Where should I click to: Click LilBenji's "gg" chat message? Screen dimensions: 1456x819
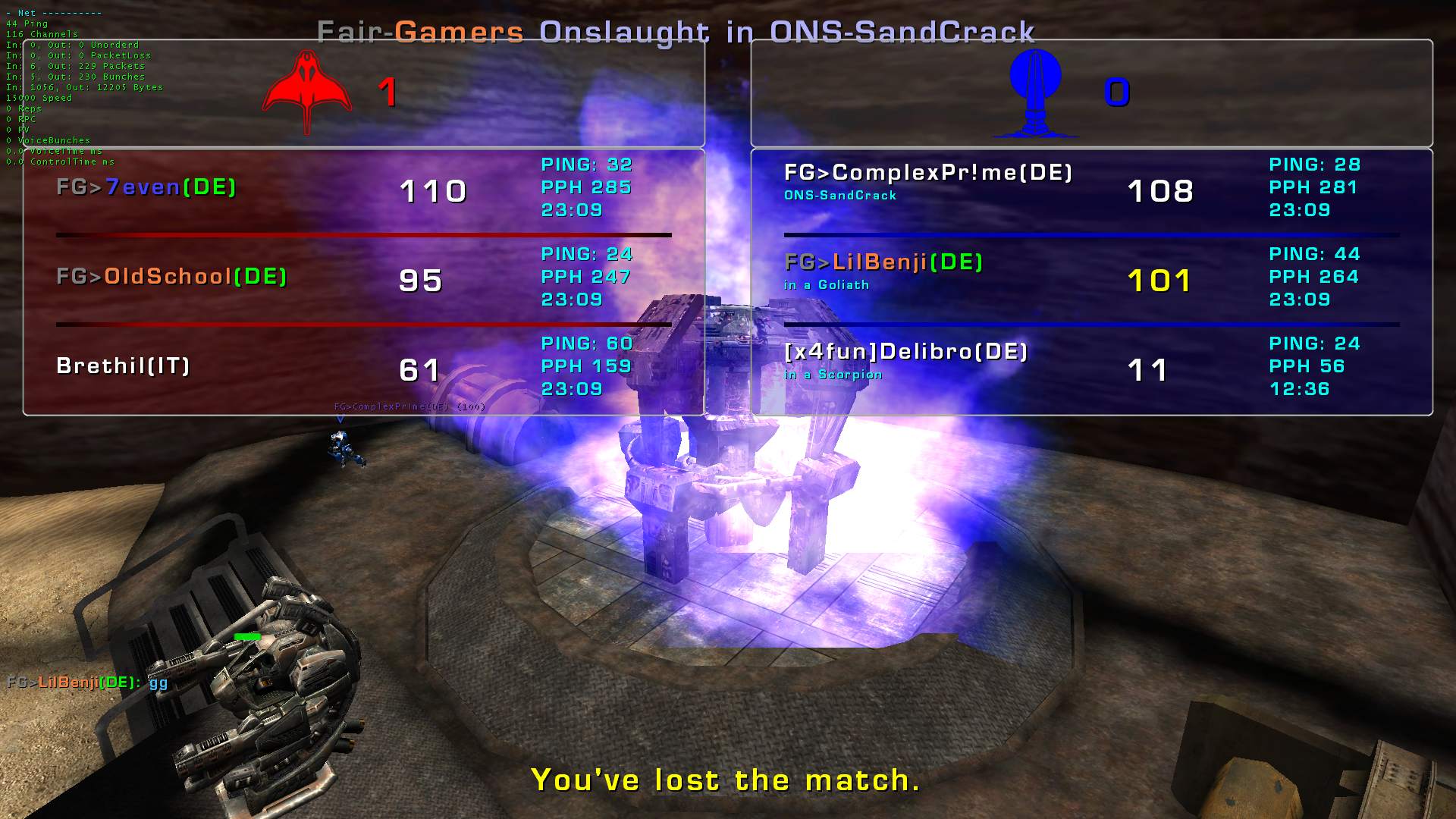click(x=87, y=682)
